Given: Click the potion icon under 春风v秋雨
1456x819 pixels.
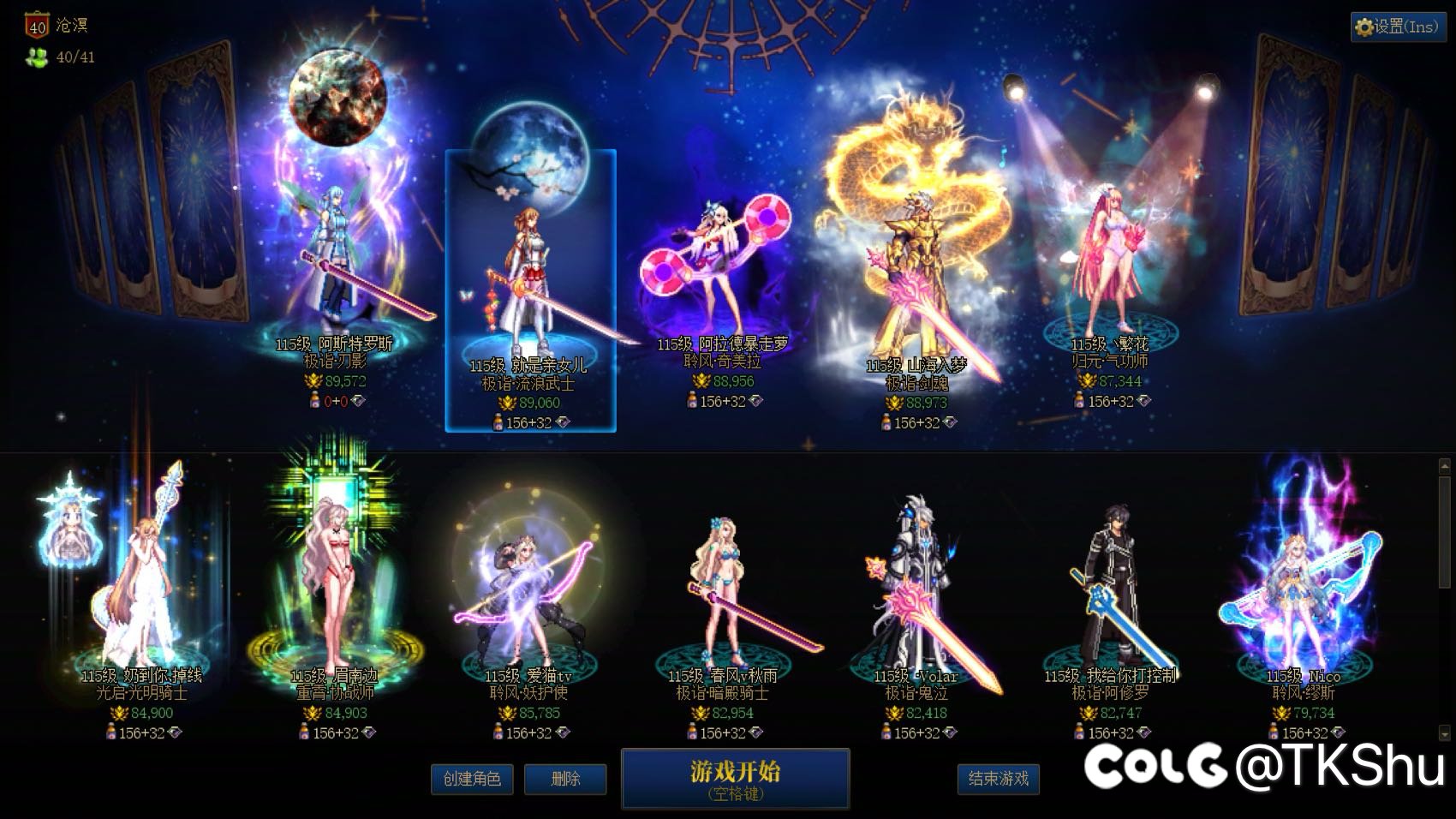Looking at the screenshot, I should tap(691, 732).
